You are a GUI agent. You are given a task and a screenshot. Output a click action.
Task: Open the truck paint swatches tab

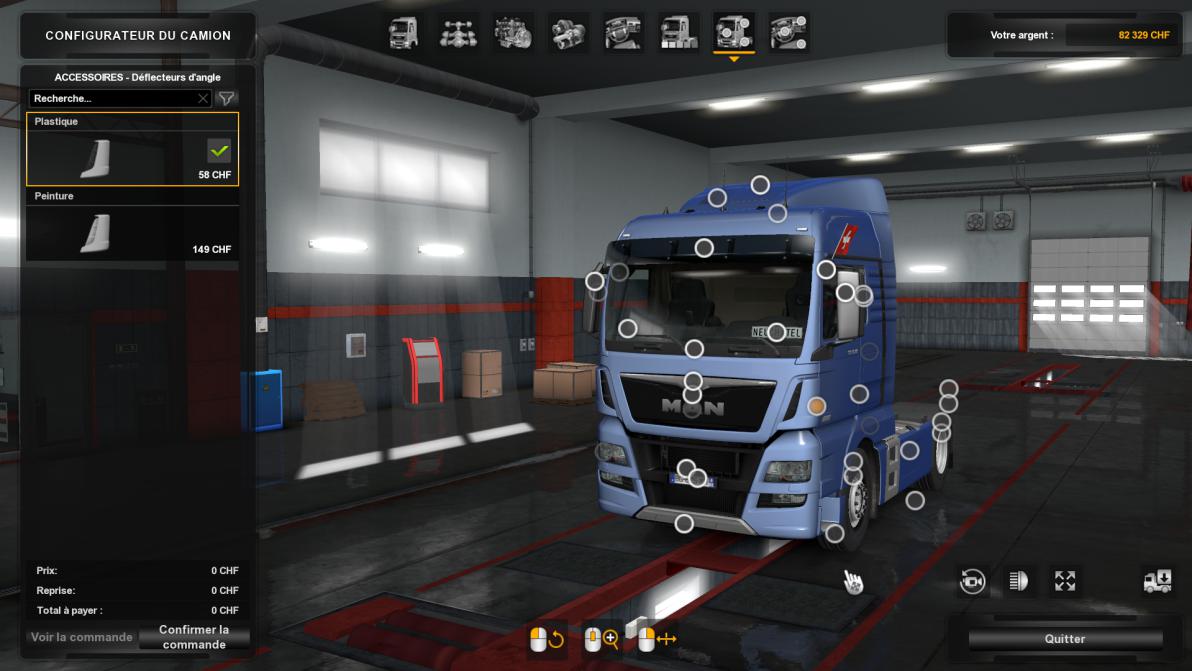pyautogui.click(x=679, y=33)
